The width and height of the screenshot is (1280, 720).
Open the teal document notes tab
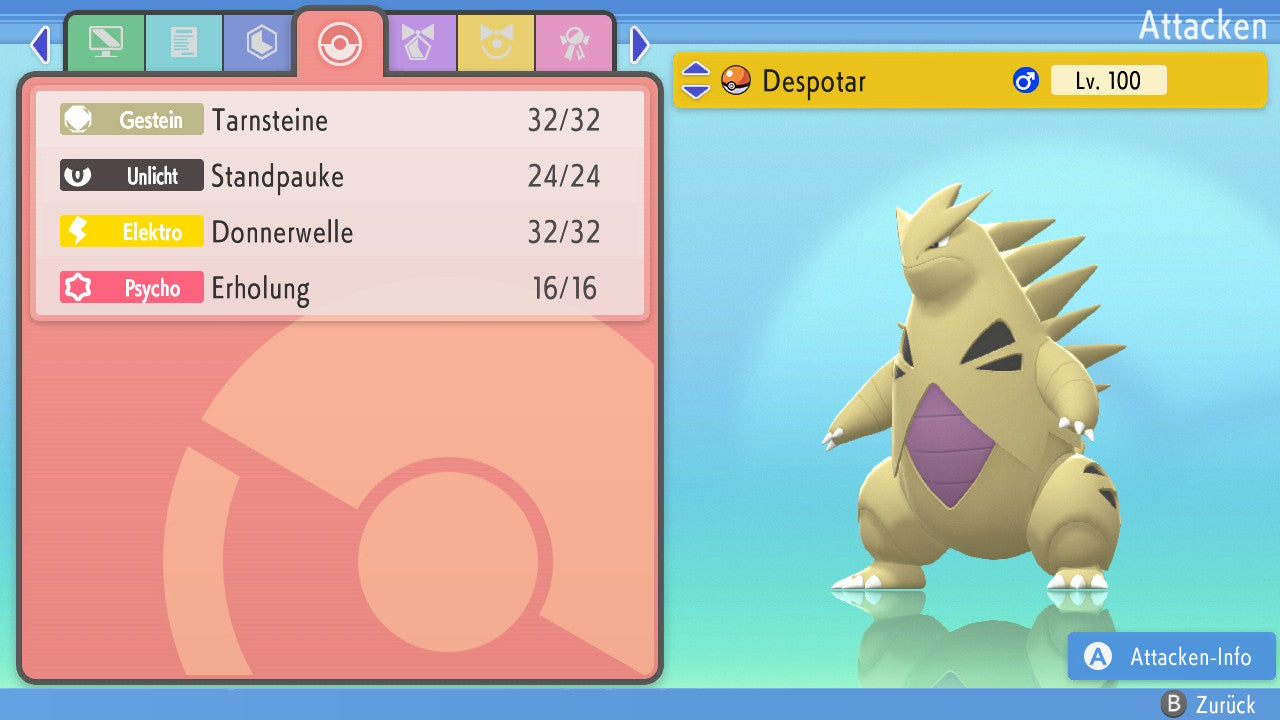tap(184, 42)
